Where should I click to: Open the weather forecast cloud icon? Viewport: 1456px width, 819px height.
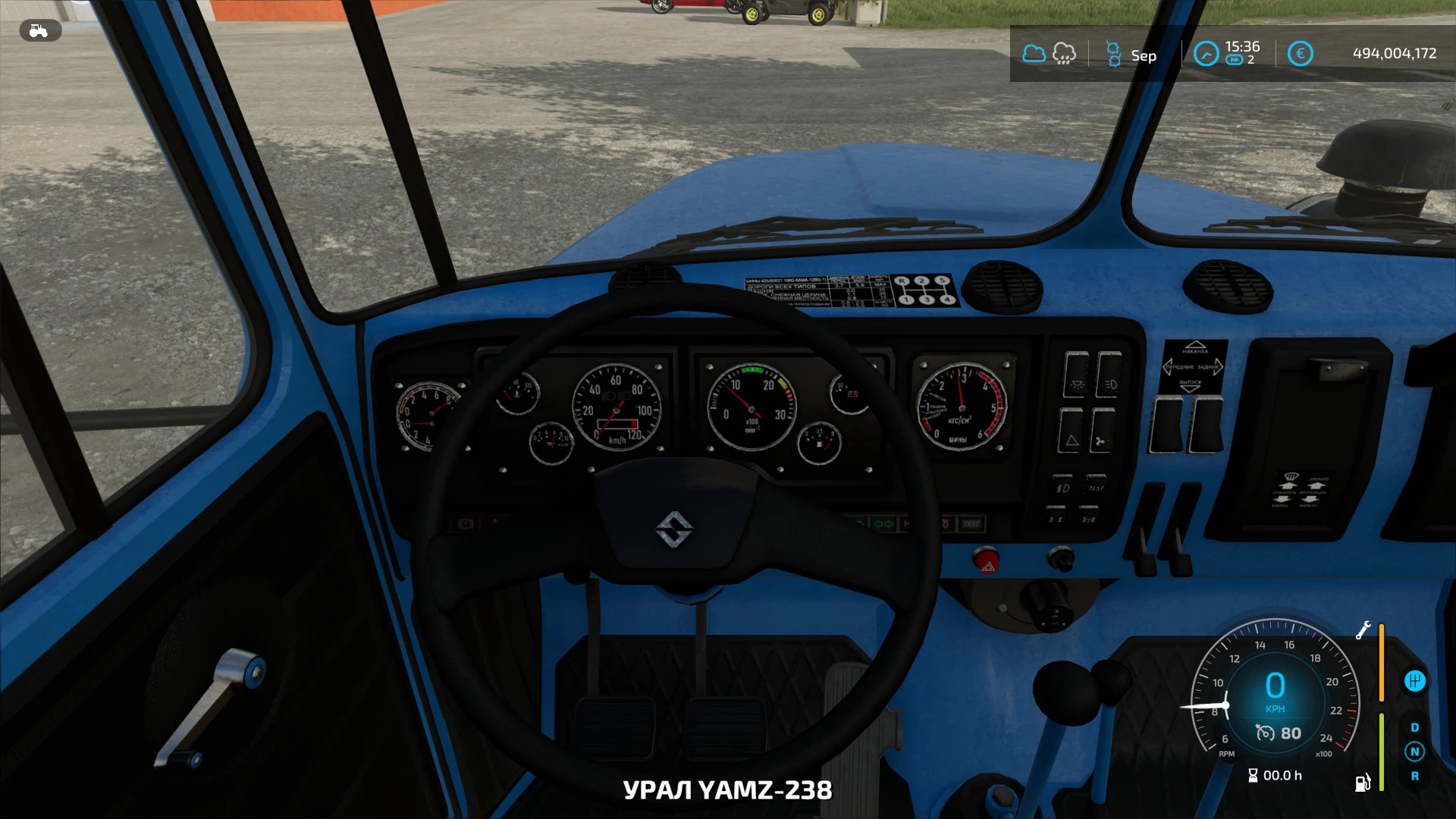coord(1034,54)
